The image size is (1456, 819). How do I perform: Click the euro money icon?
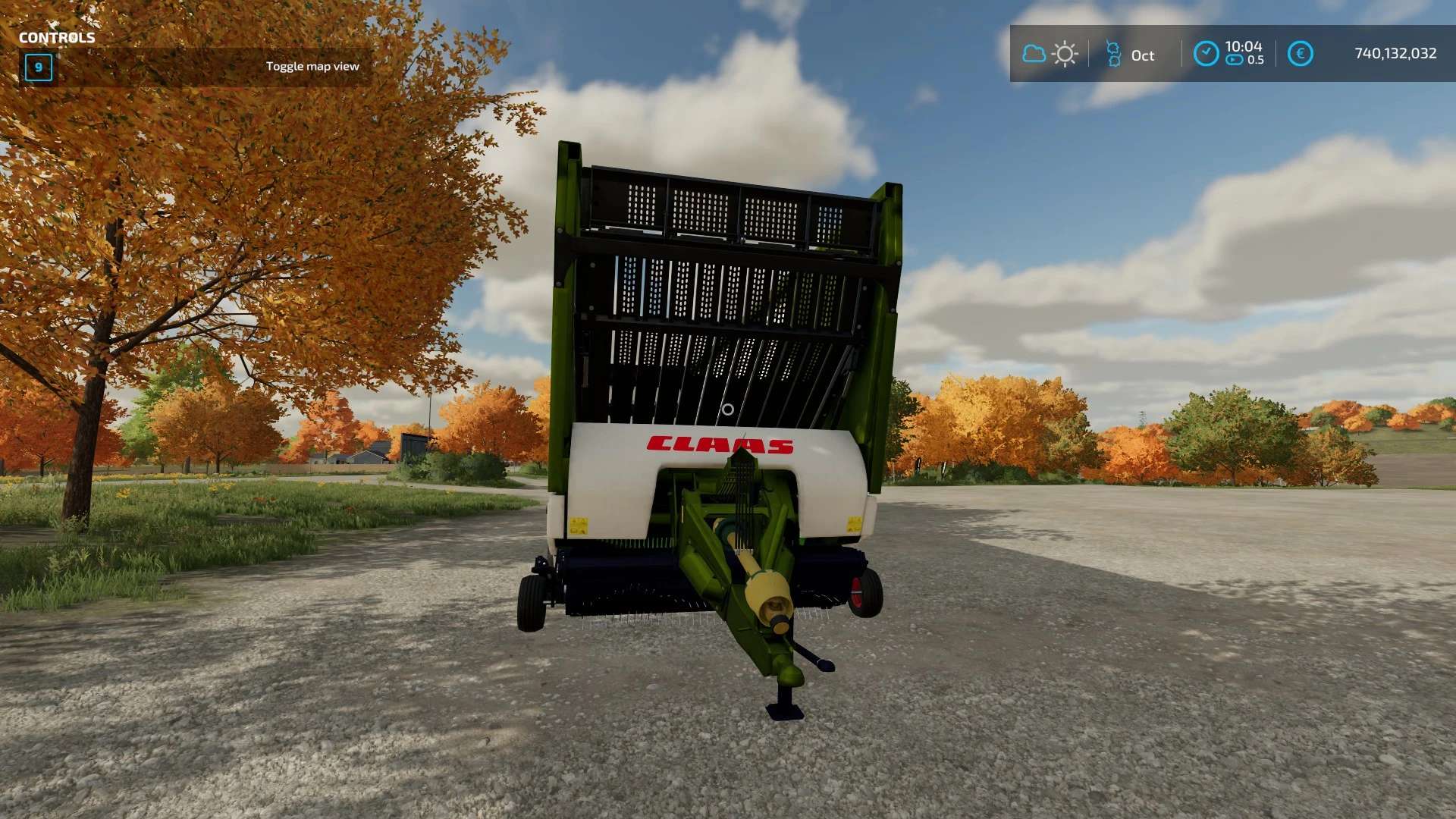click(x=1300, y=54)
